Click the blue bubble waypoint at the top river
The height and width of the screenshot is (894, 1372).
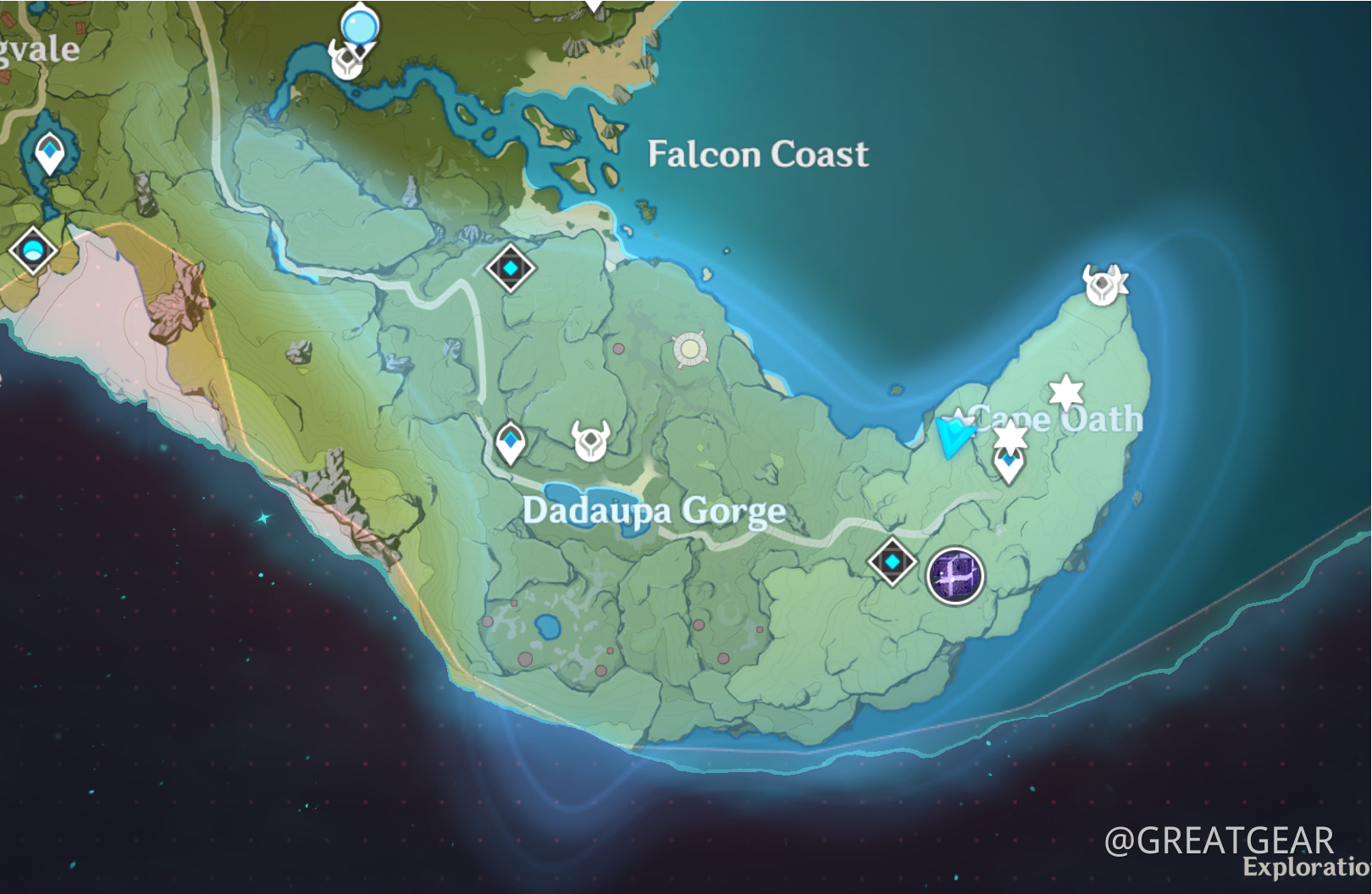pyautogui.click(x=358, y=25)
